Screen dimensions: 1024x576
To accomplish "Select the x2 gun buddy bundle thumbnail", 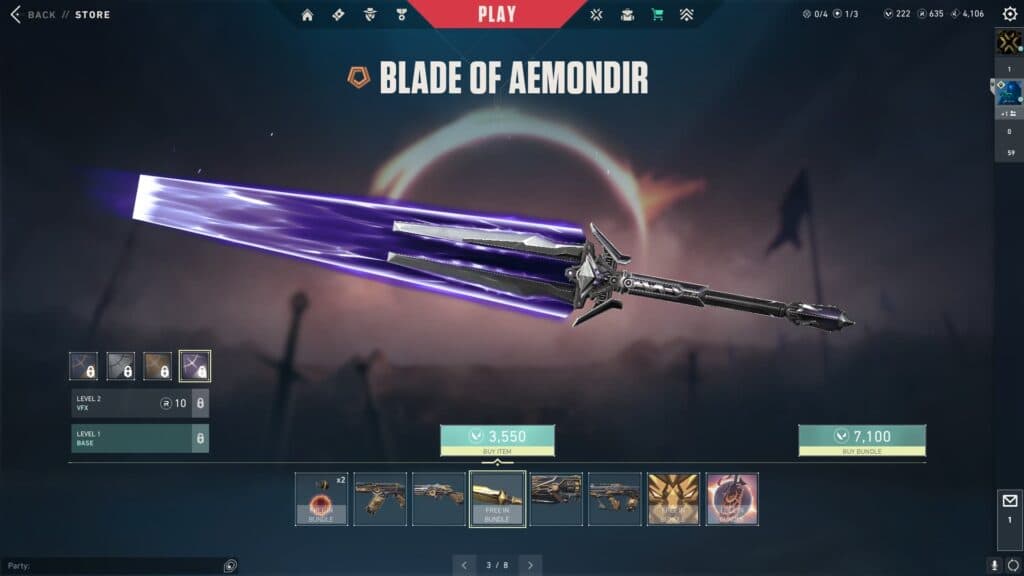I will (x=321, y=499).
